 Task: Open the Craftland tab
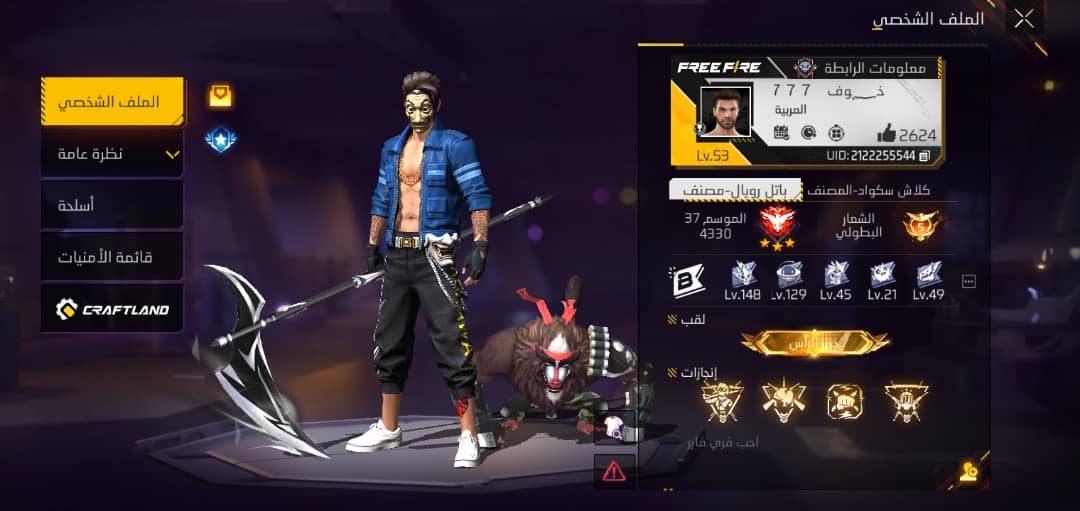tap(113, 309)
